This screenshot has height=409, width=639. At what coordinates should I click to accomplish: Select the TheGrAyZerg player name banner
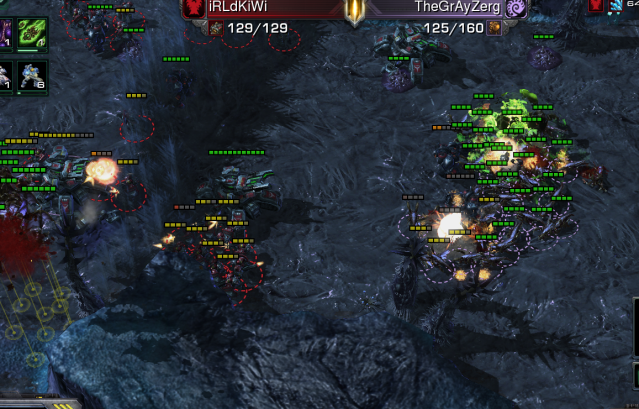[457, 7]
